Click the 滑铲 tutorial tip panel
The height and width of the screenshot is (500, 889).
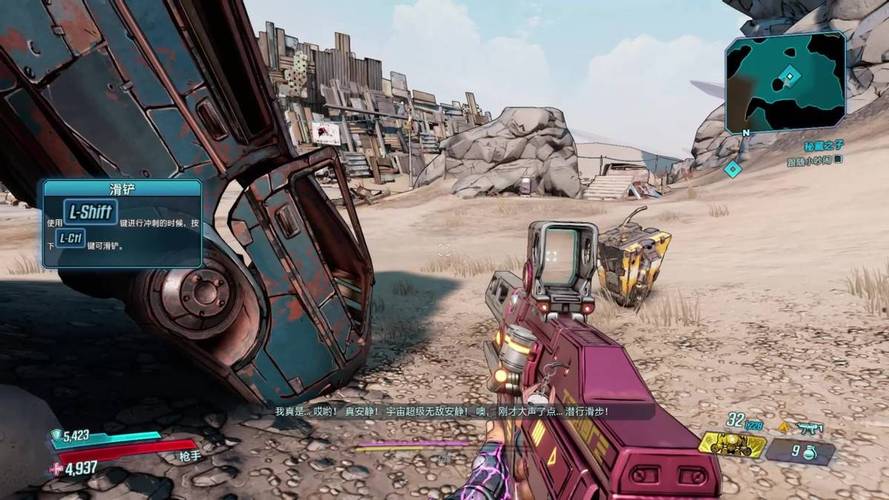tap(120, 223)
